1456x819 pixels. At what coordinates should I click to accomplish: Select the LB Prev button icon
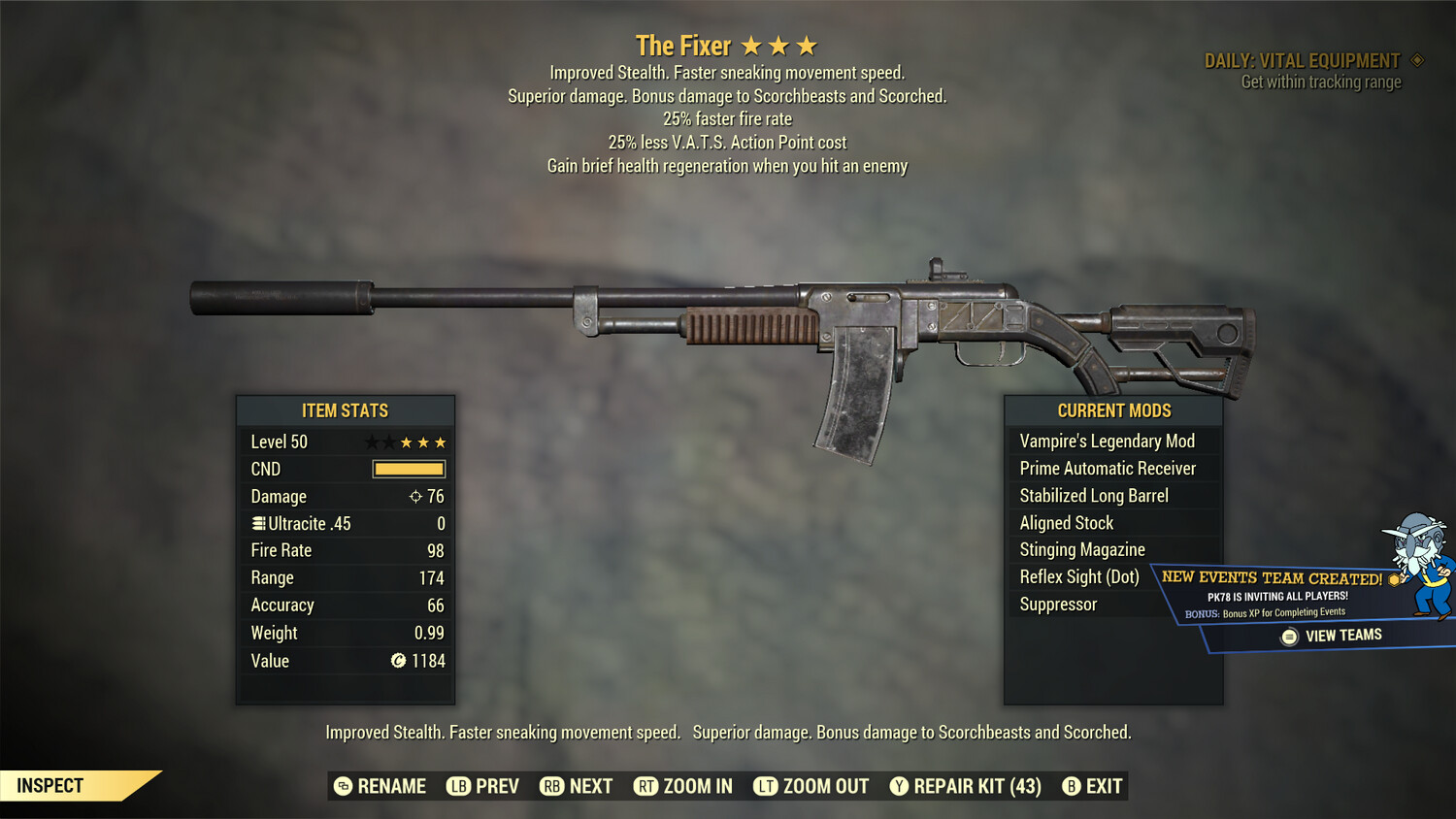coord(456,786)
